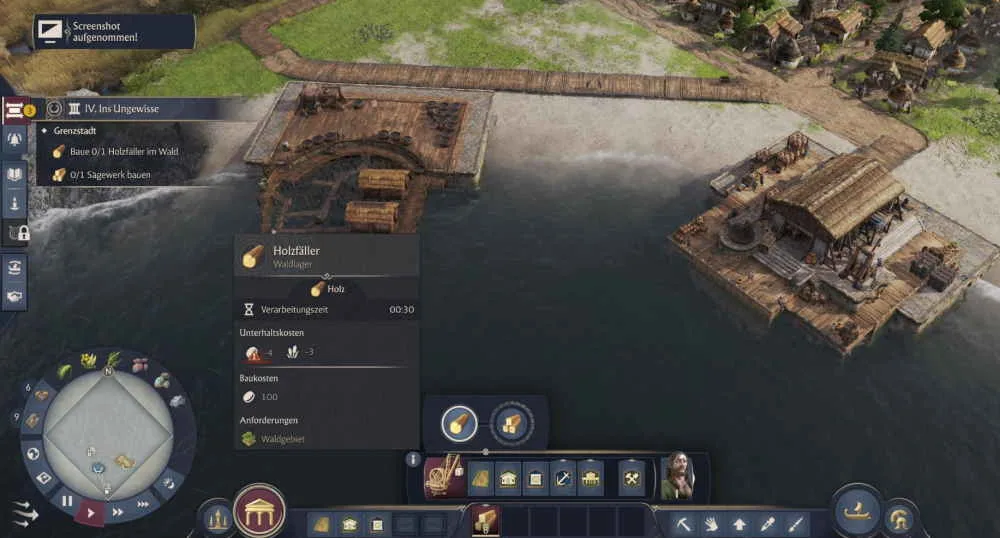
Task: Click the bearded advisor portrait
Action: coord(677,477)
